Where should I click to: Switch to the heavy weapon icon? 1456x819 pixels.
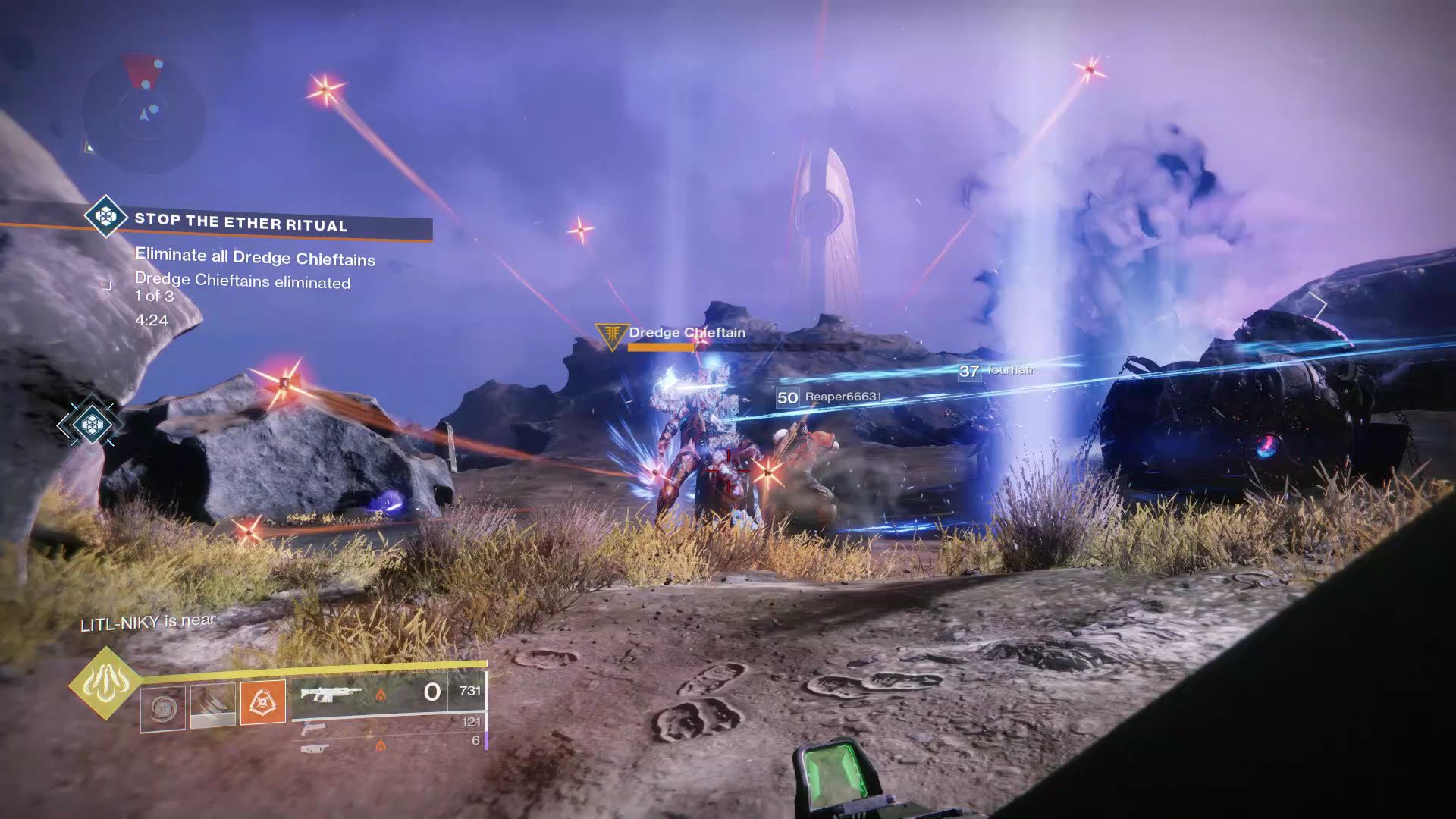point(314,748)
